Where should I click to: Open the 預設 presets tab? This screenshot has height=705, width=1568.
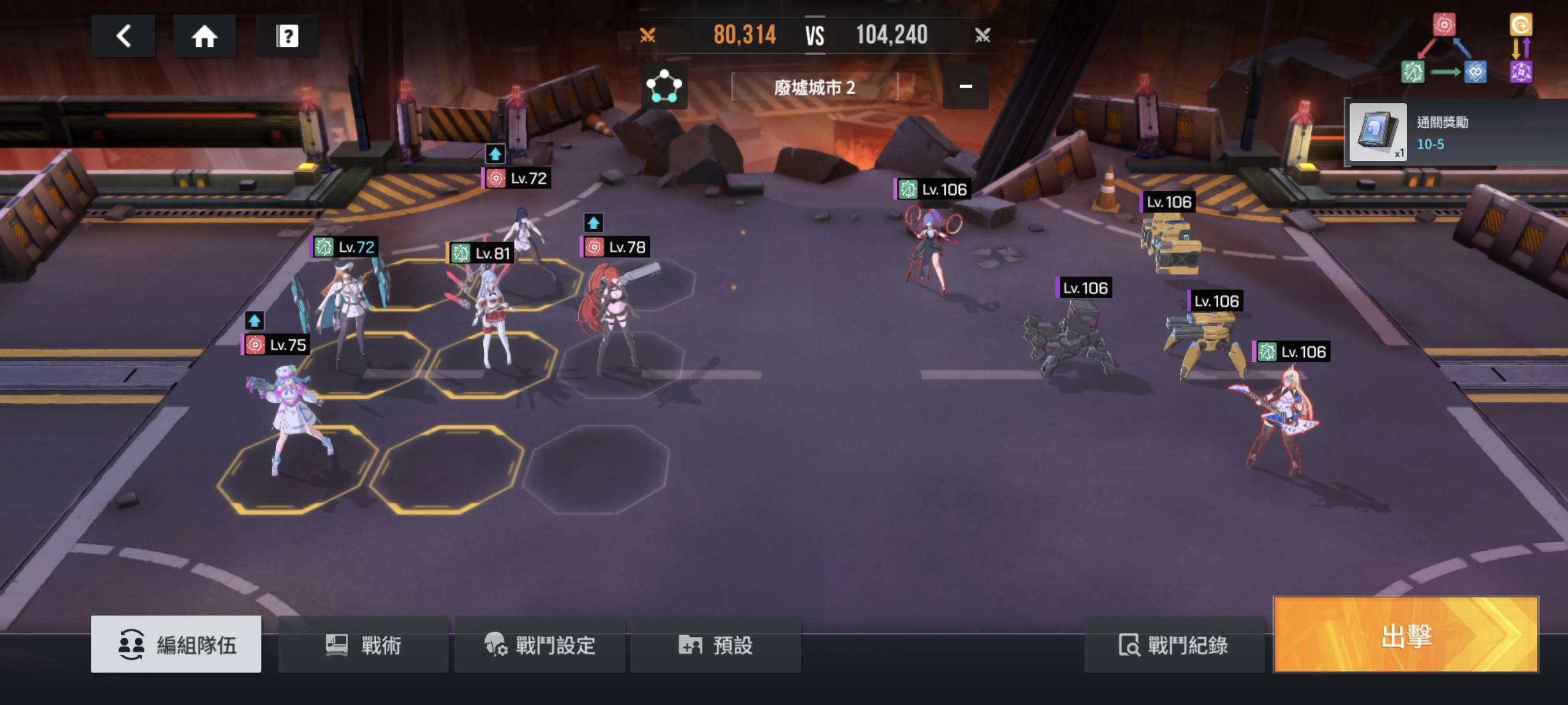[x=716, y=644]
